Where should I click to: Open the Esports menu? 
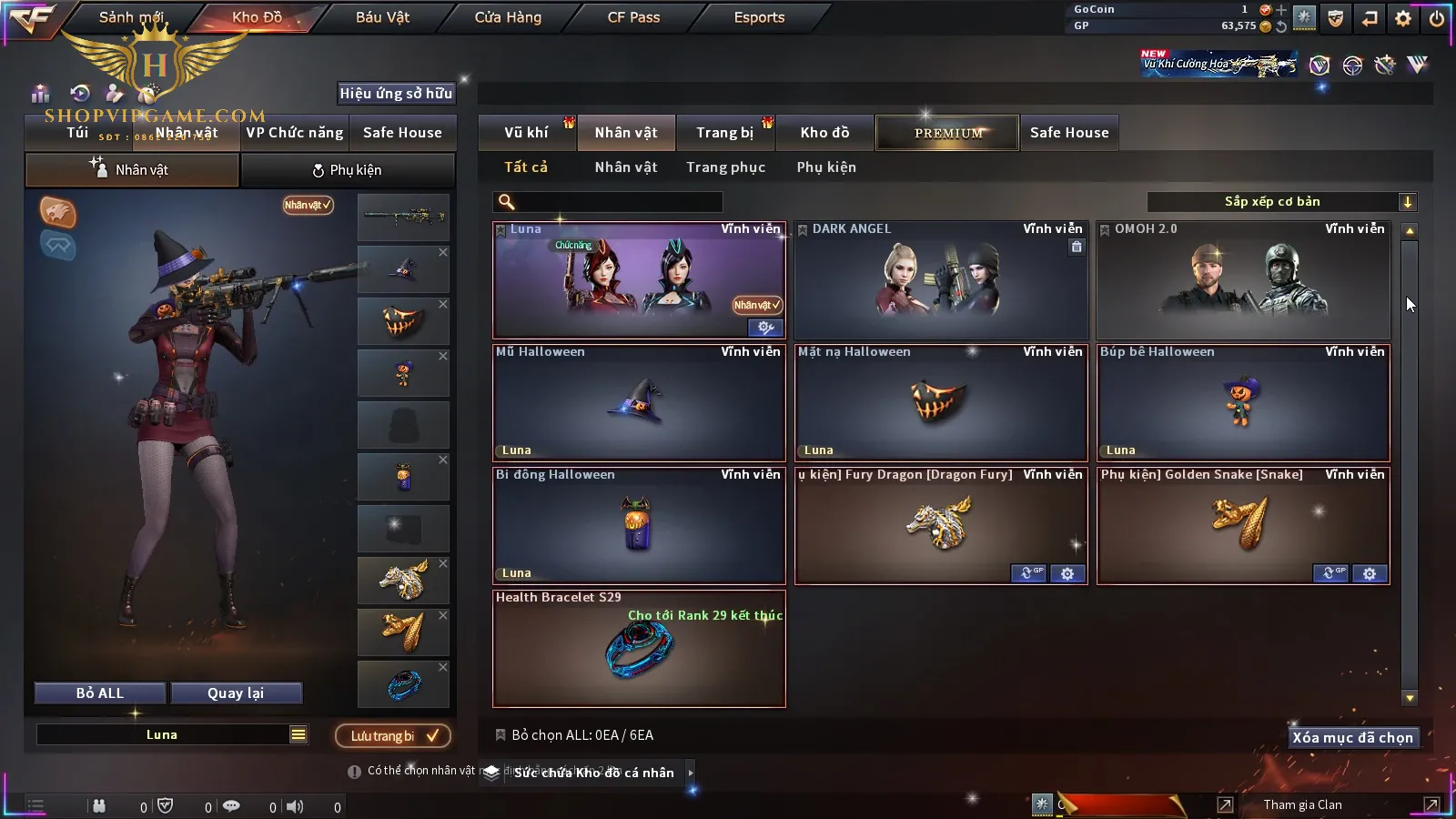(x=759, y=17)
